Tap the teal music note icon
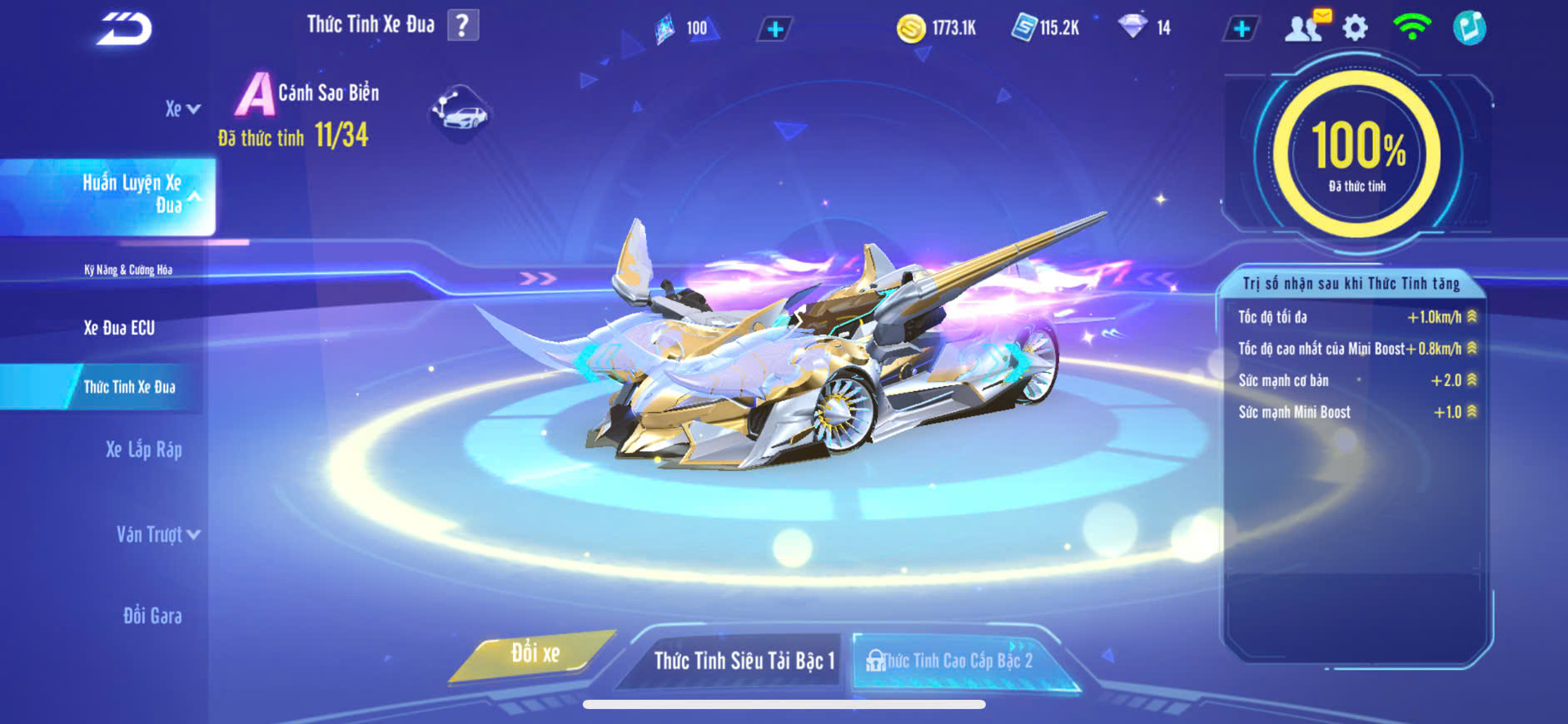1568x724 pixels. click(x=1469, y=27)
